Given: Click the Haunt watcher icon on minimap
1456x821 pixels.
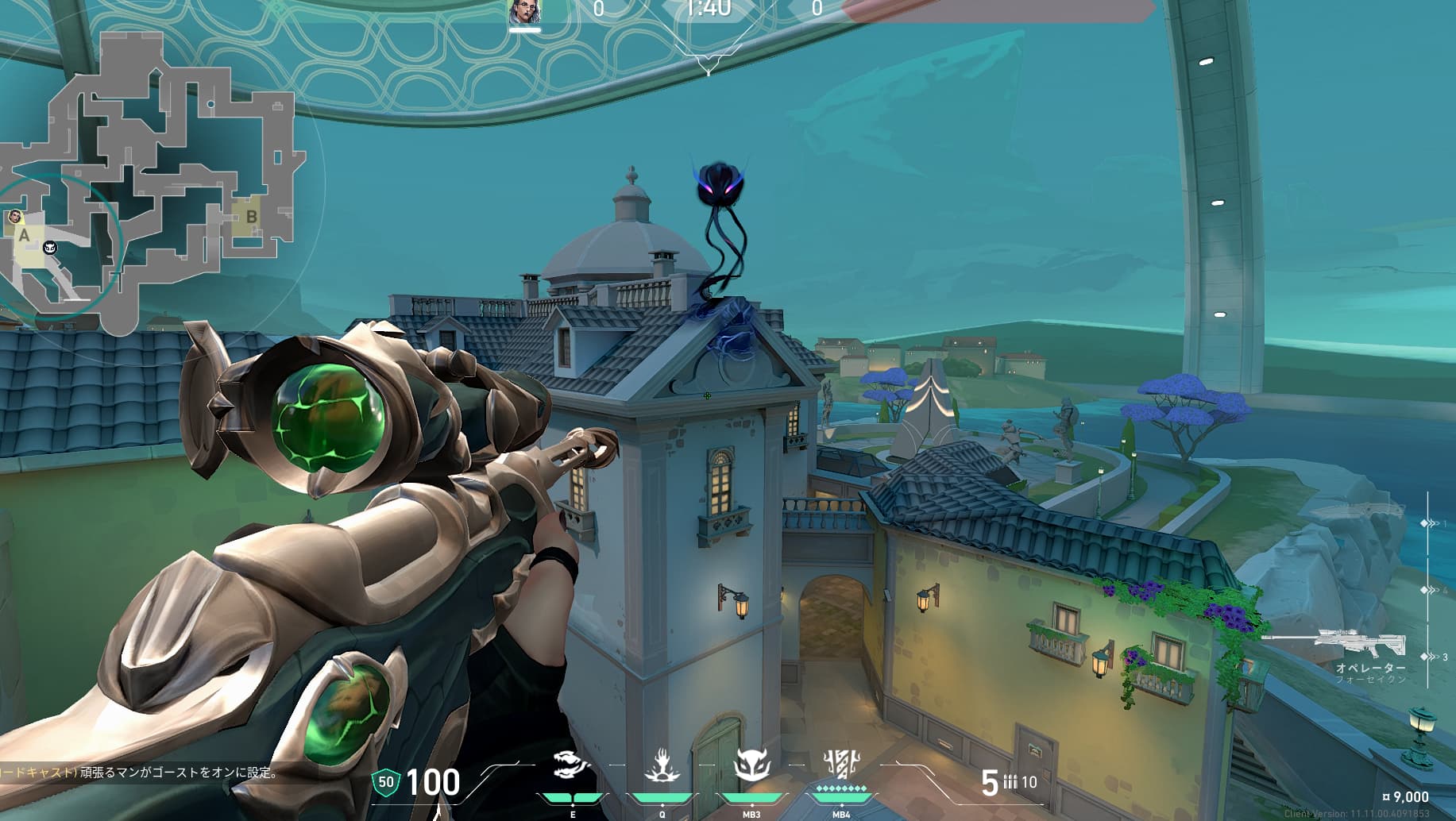Looking at the screenshot, I should (50, 248).
